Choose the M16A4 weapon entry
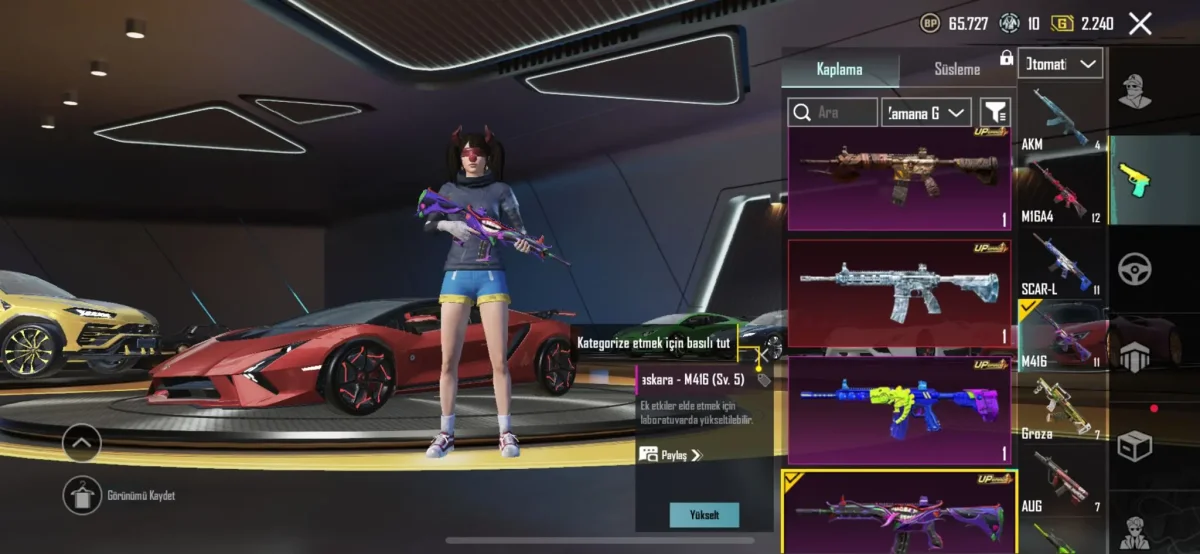This screenshot has height=554, width=1200. pos(1060,190)
